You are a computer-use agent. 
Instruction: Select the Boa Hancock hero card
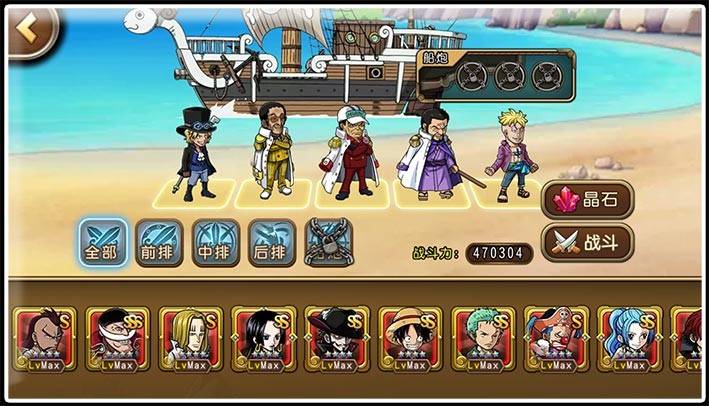point(264,338)
